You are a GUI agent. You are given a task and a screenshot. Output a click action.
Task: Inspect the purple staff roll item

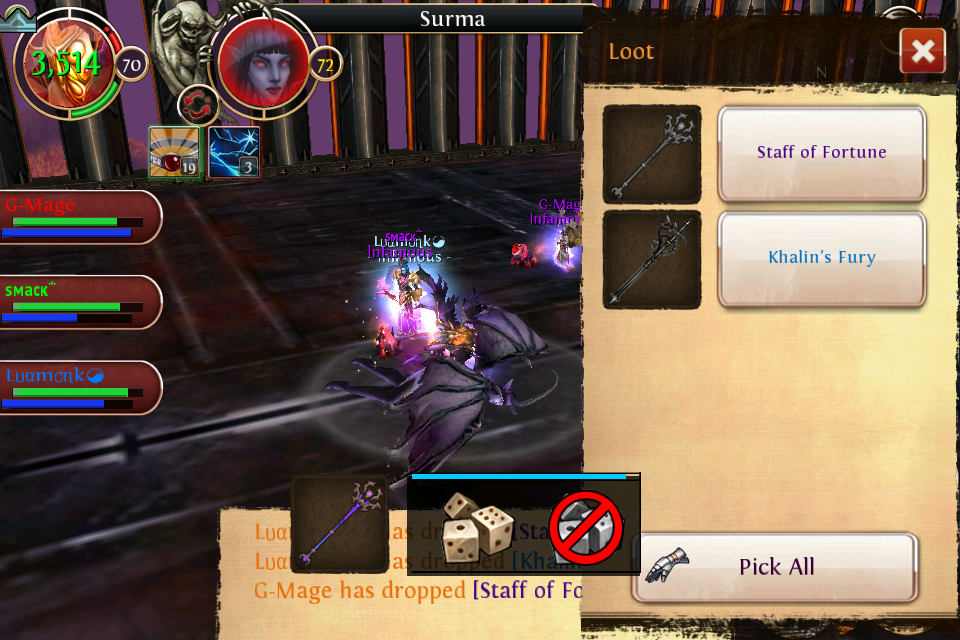click(340, 523)
